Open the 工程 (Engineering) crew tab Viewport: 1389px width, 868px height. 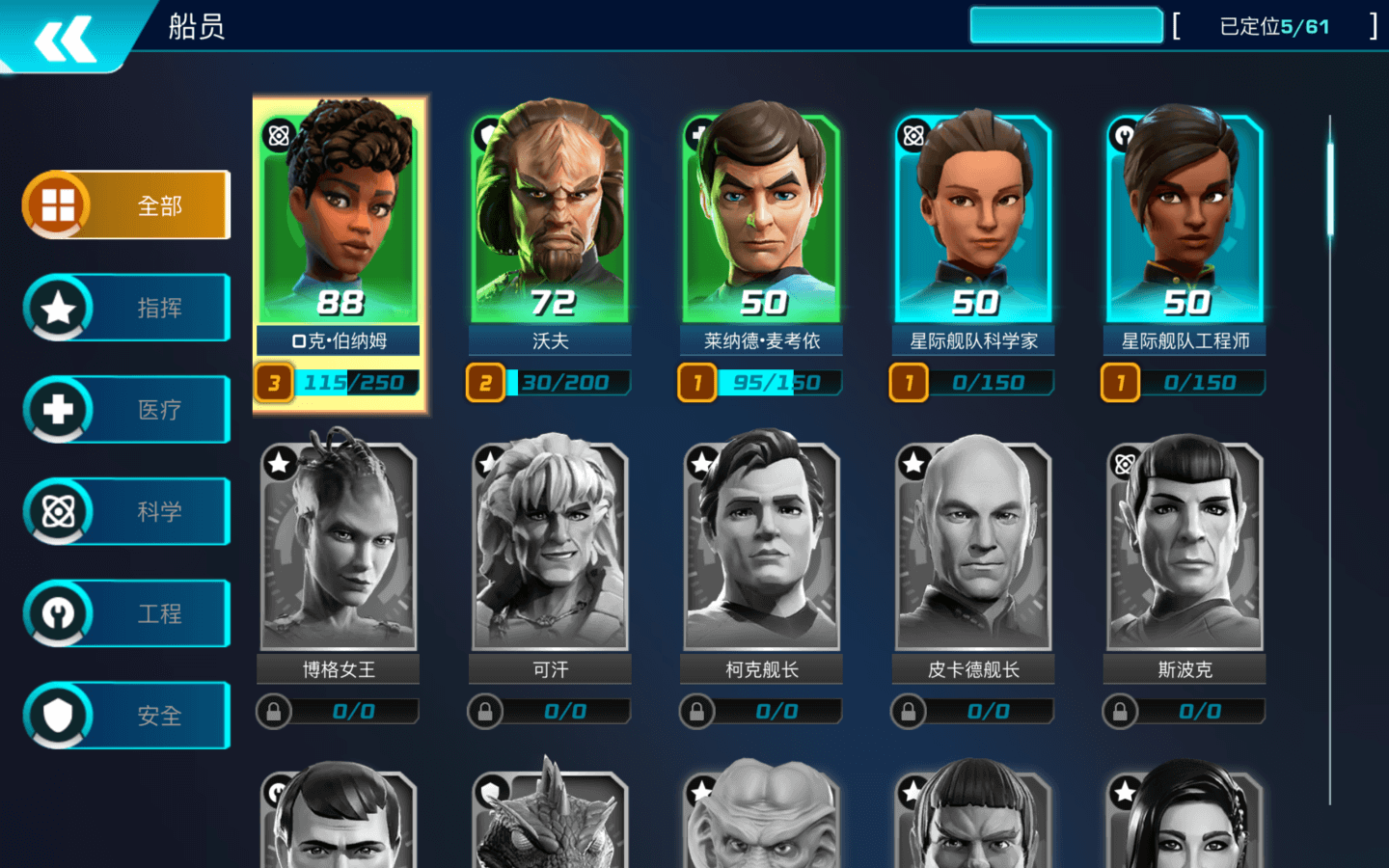pos(127,613)
